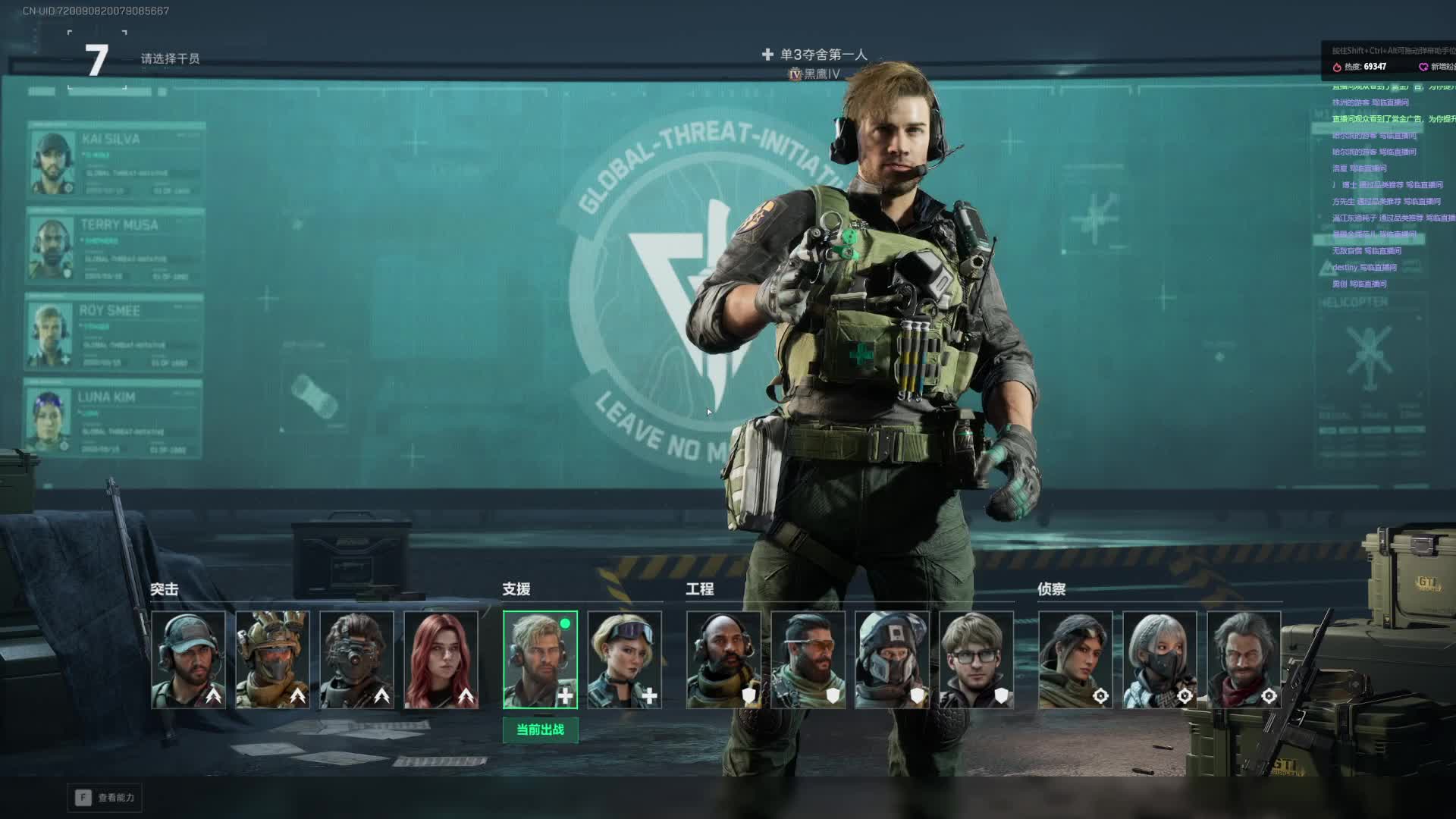Select the dark-haired woman recon operator
The width and height of the screenshot is (1456, 819).
[x=1075, y=660]
